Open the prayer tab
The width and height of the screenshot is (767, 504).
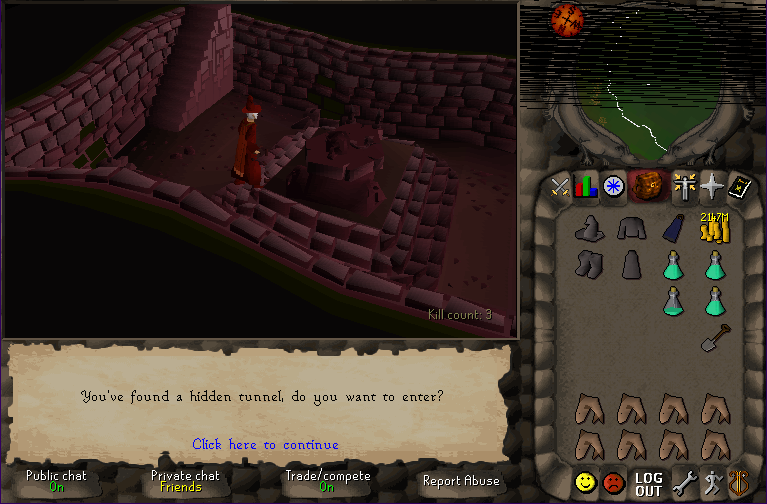coord(712,187)
